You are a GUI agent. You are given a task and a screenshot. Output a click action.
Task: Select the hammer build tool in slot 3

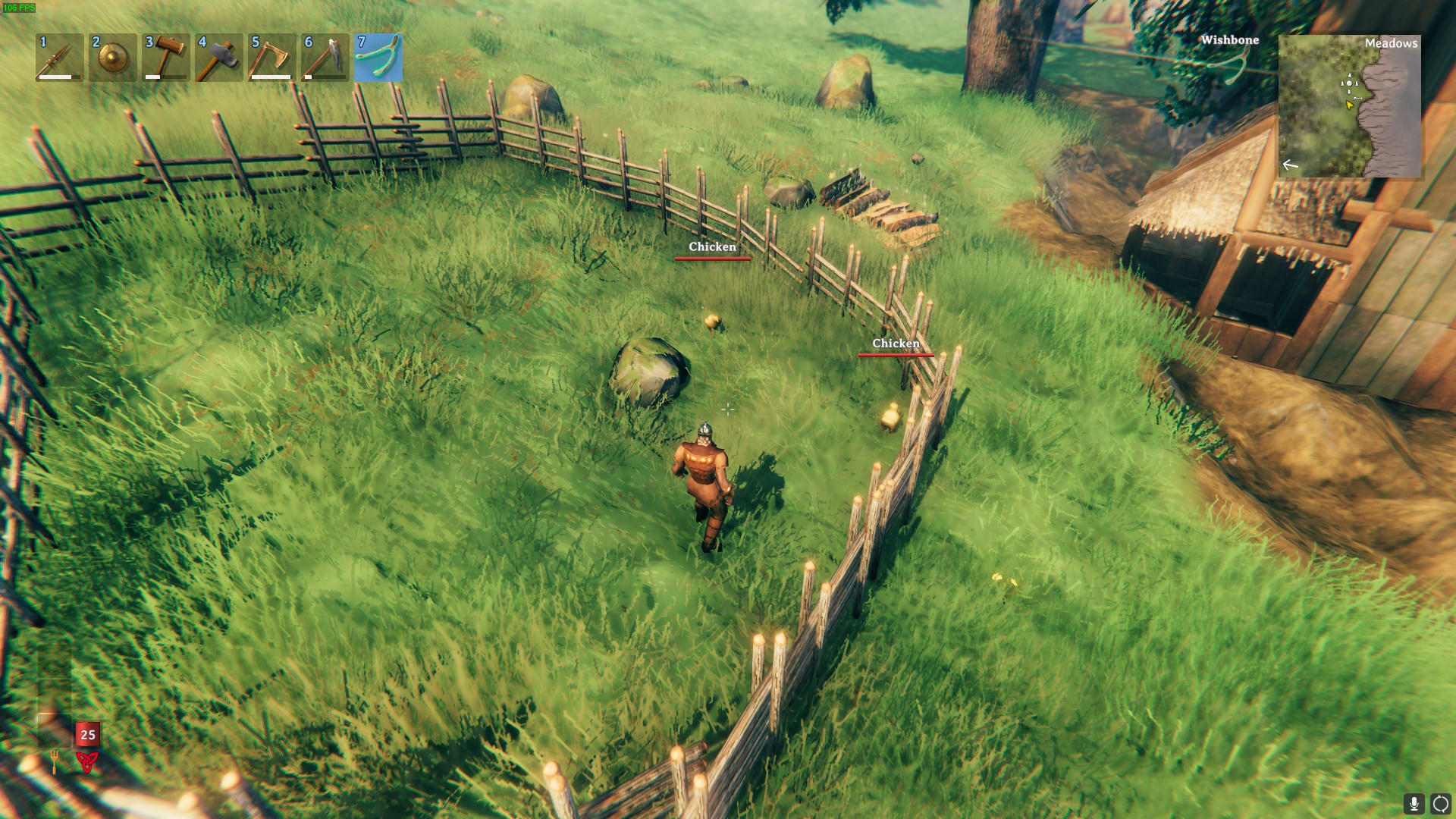(165, 58)
